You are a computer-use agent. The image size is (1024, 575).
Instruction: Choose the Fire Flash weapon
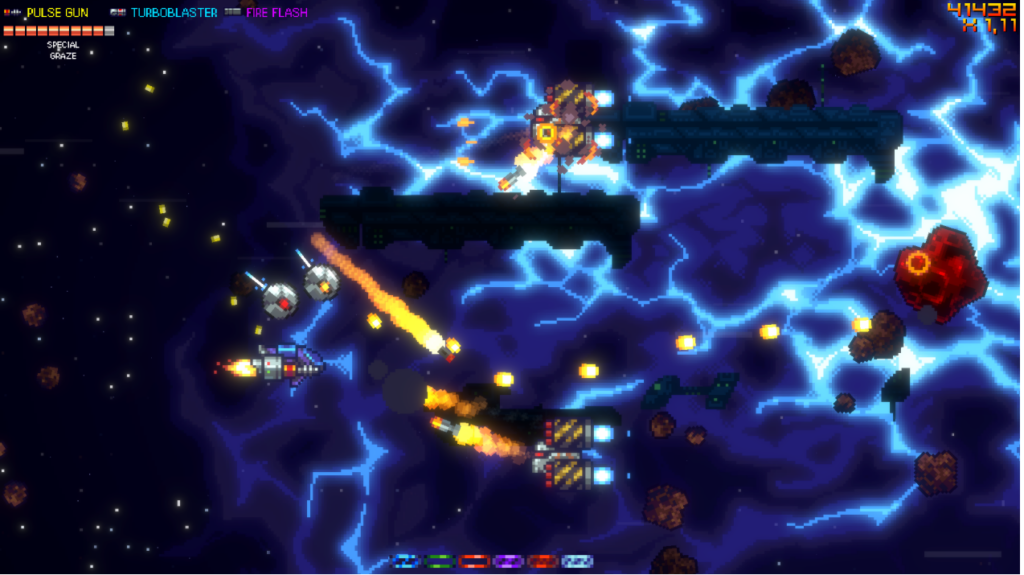click(276, 13)
